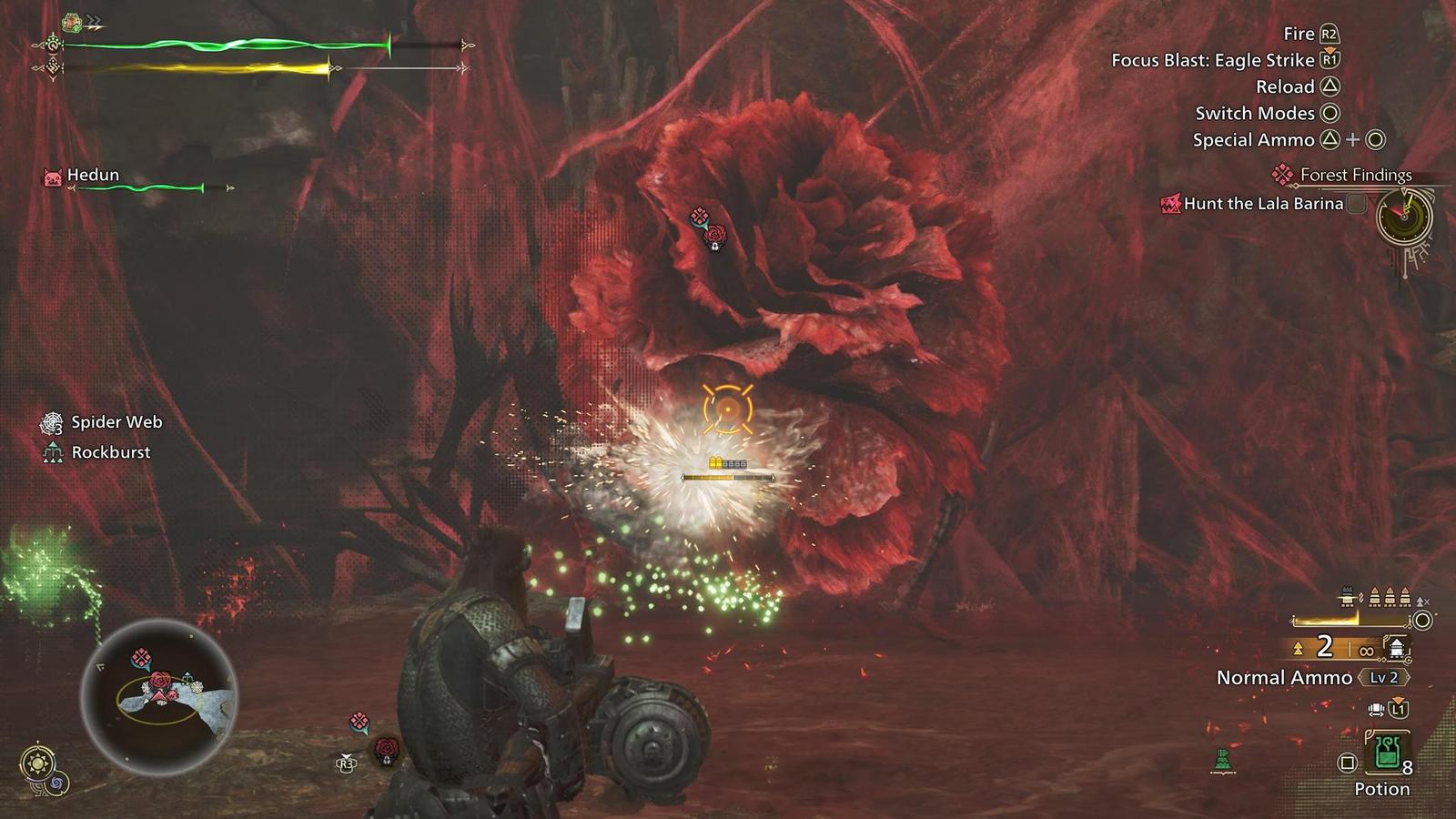Choose the Spider Web slinger ammo
Viewport: 1456px width, 819px height.
coord(116,422)
